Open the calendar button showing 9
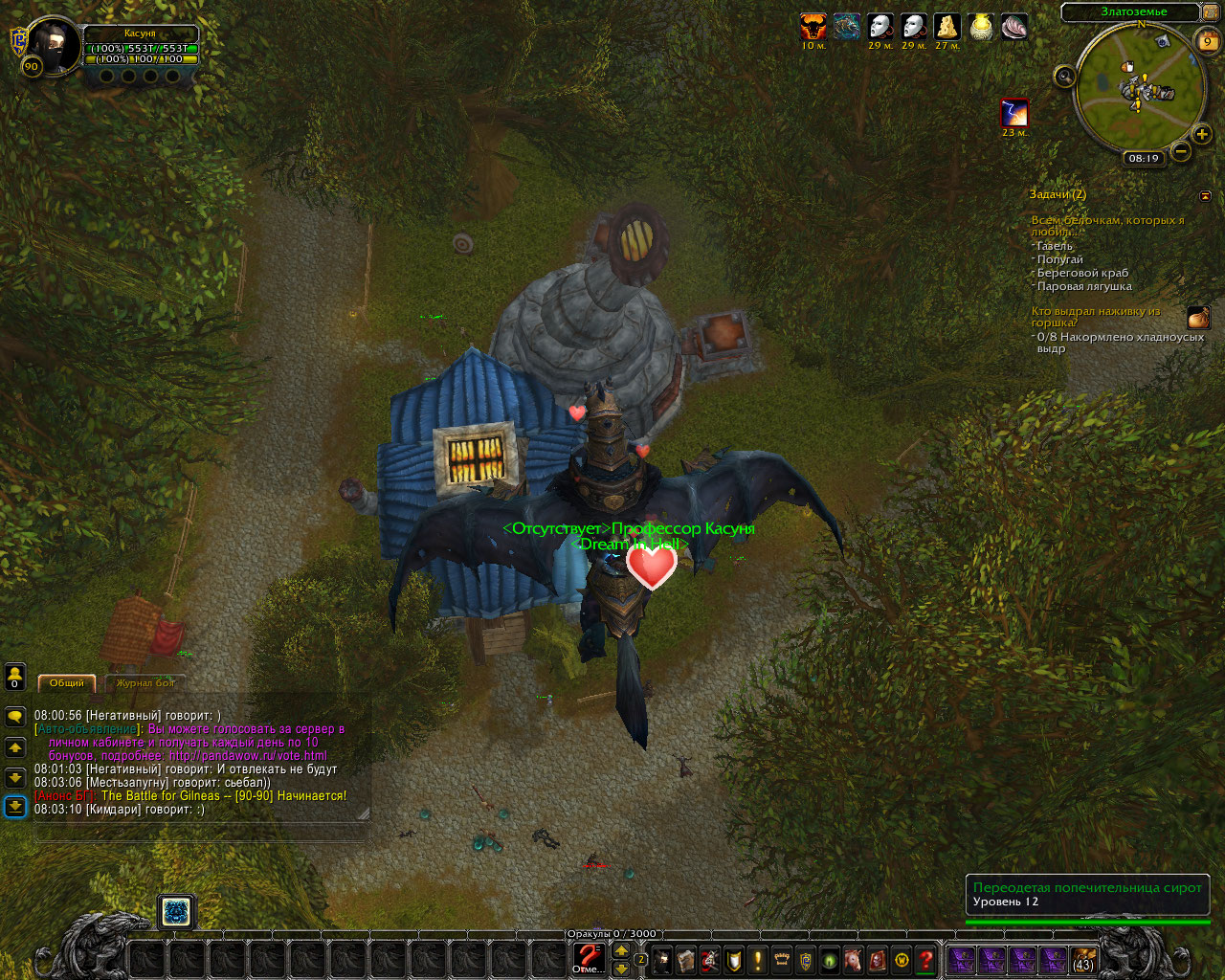This screenshot has width=1225, height=980. [x=1208, y=41]
